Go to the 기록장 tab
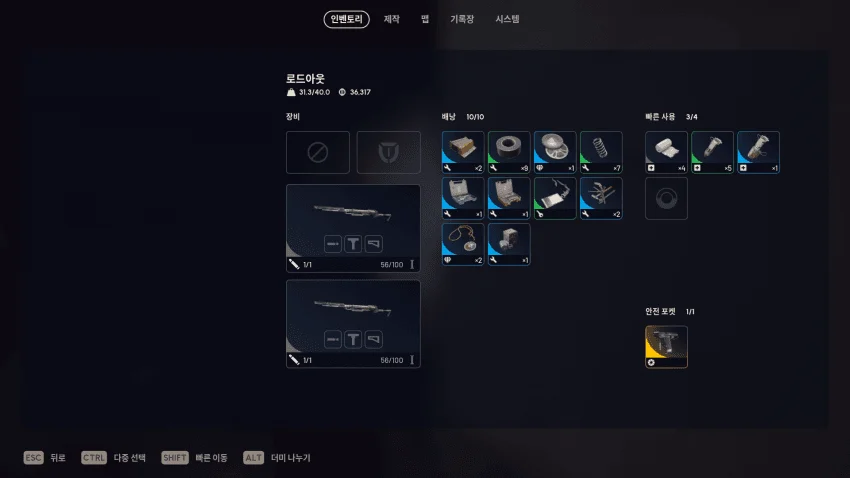Viewport: 850px width, 478px height. click(x=461, y=19)
